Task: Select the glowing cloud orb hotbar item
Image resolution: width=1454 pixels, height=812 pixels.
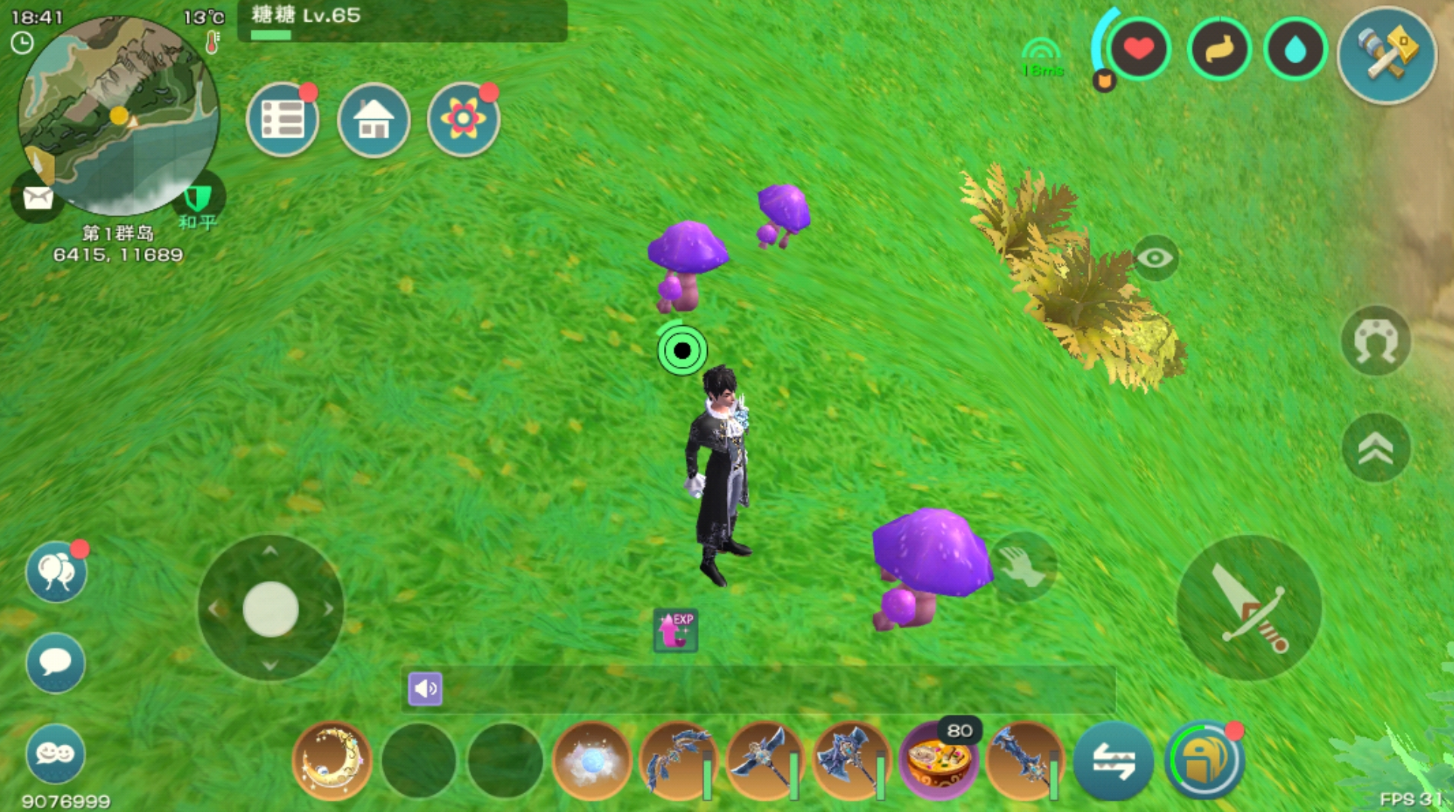Action: coord(592,761)
